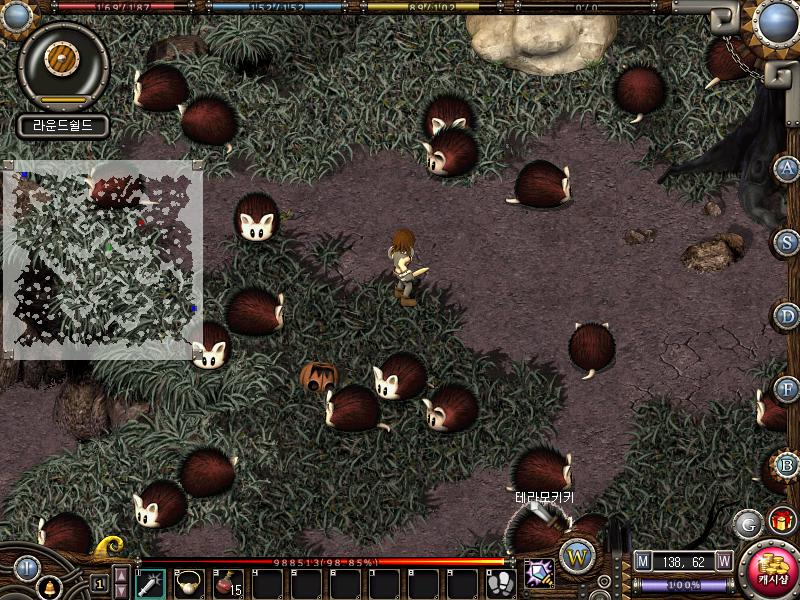800x600 pixels.
Task: Click the hotbar page up arrow
Action: click(121, 574)
